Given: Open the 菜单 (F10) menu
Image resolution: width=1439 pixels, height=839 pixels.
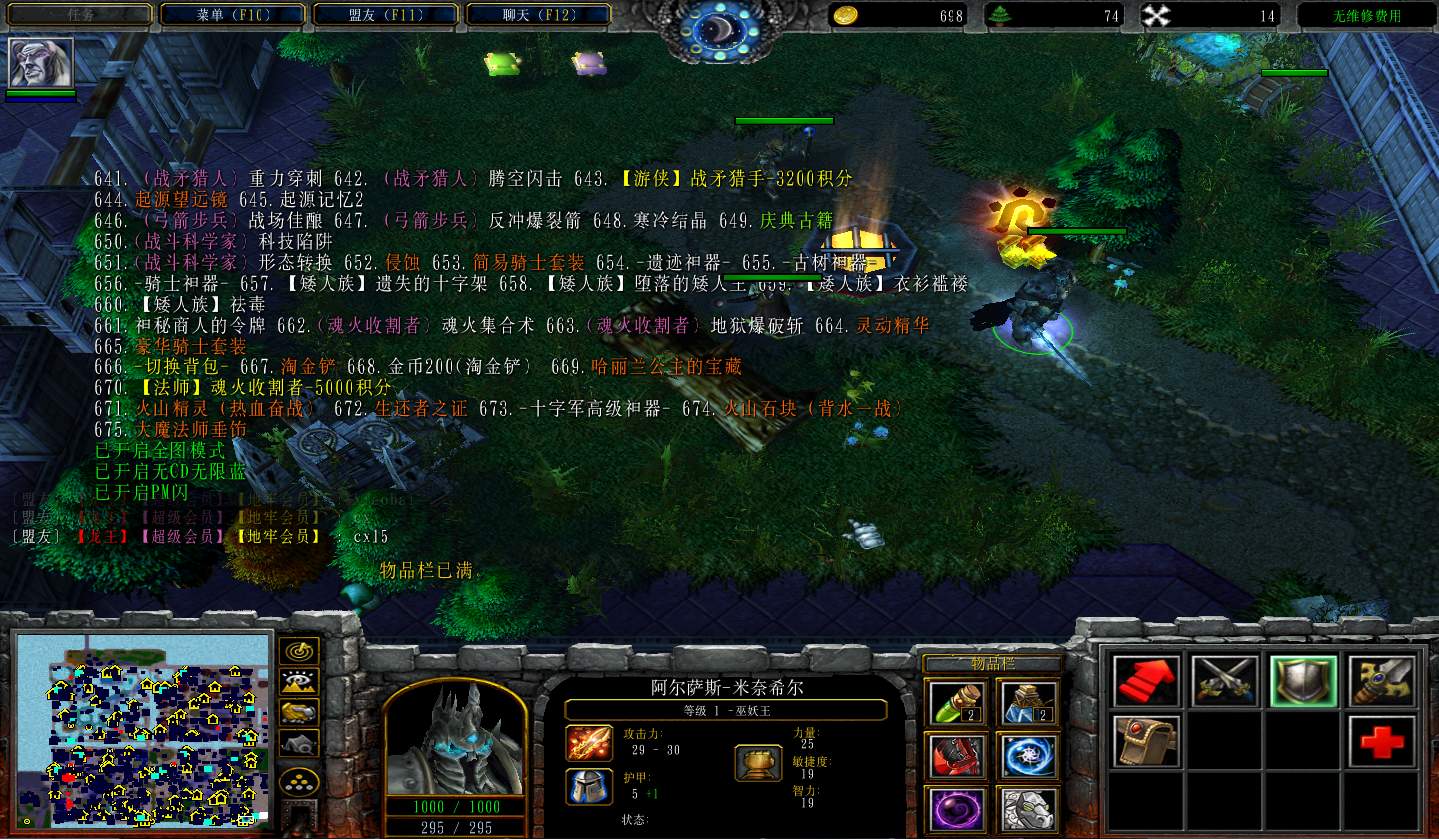Looking at the screenshot, I should point(234,15).
